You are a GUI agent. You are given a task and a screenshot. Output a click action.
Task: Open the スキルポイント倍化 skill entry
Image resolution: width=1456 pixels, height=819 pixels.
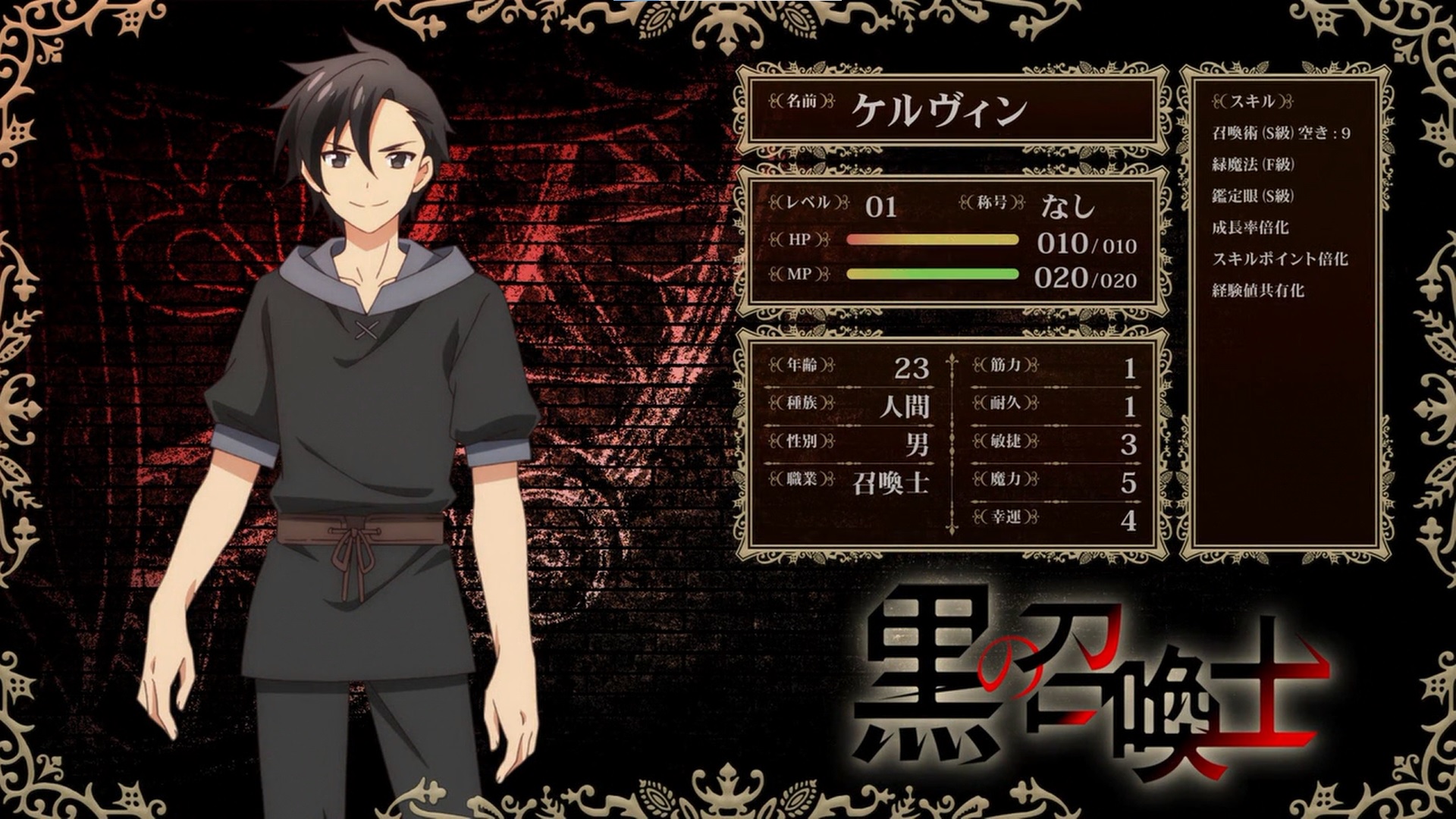coord(1279,259)
